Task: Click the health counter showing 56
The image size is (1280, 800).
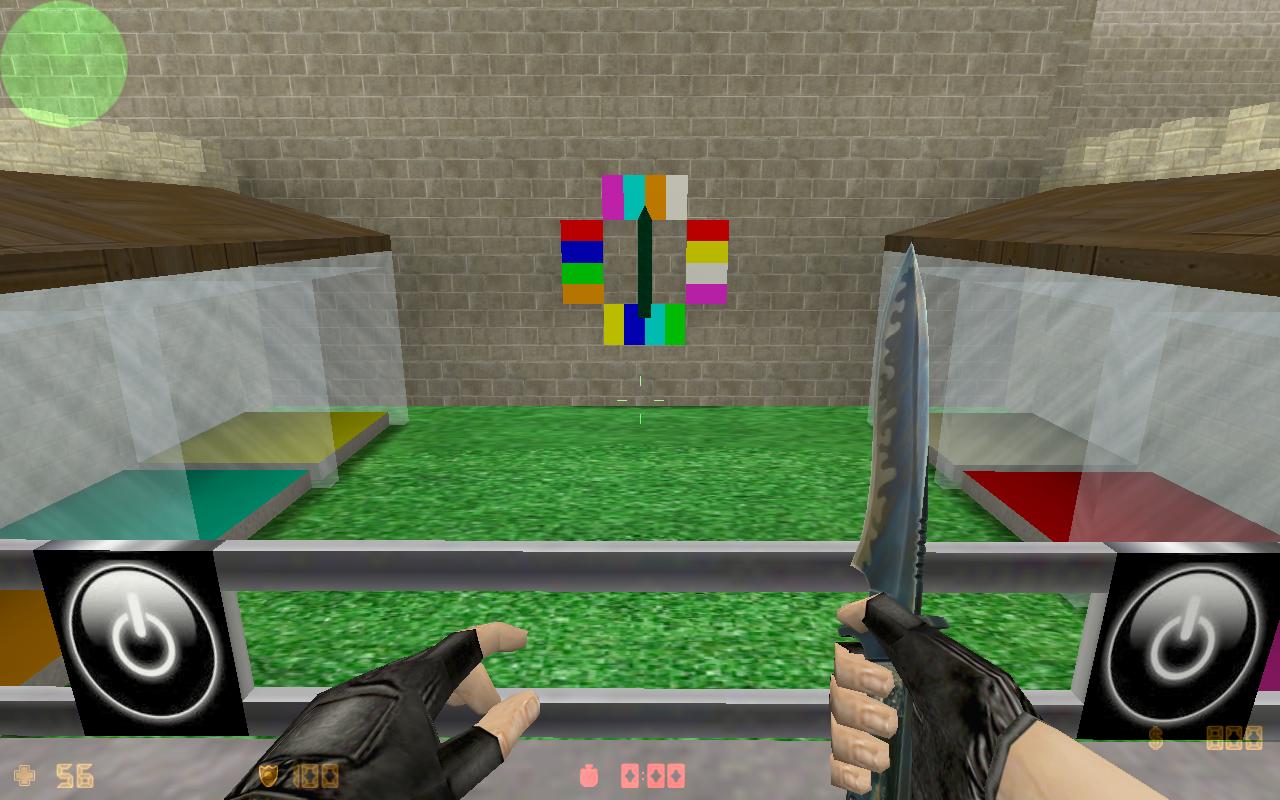Action: [x=75, y=772]
